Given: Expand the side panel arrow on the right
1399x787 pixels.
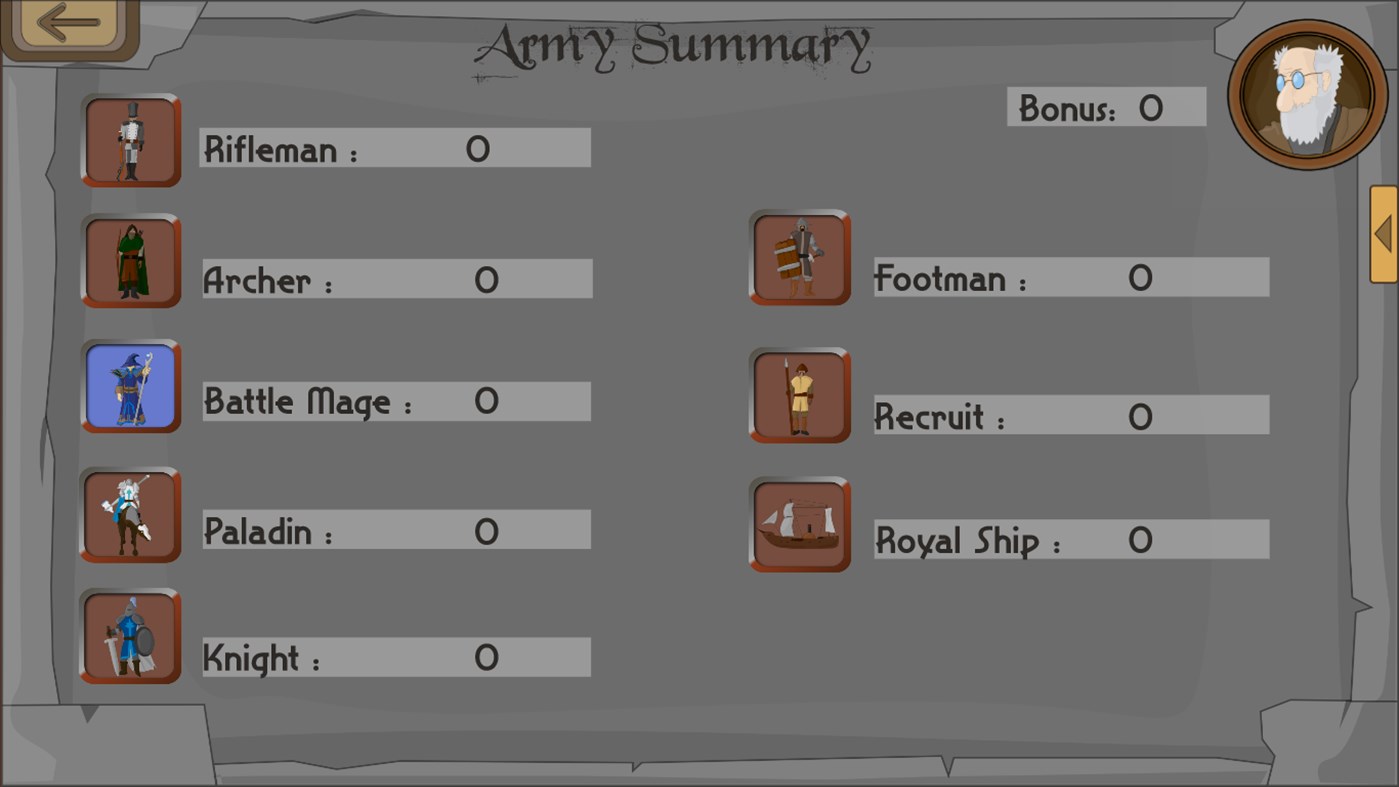Looking at the screenshot, I should [x=1385, y=231].
